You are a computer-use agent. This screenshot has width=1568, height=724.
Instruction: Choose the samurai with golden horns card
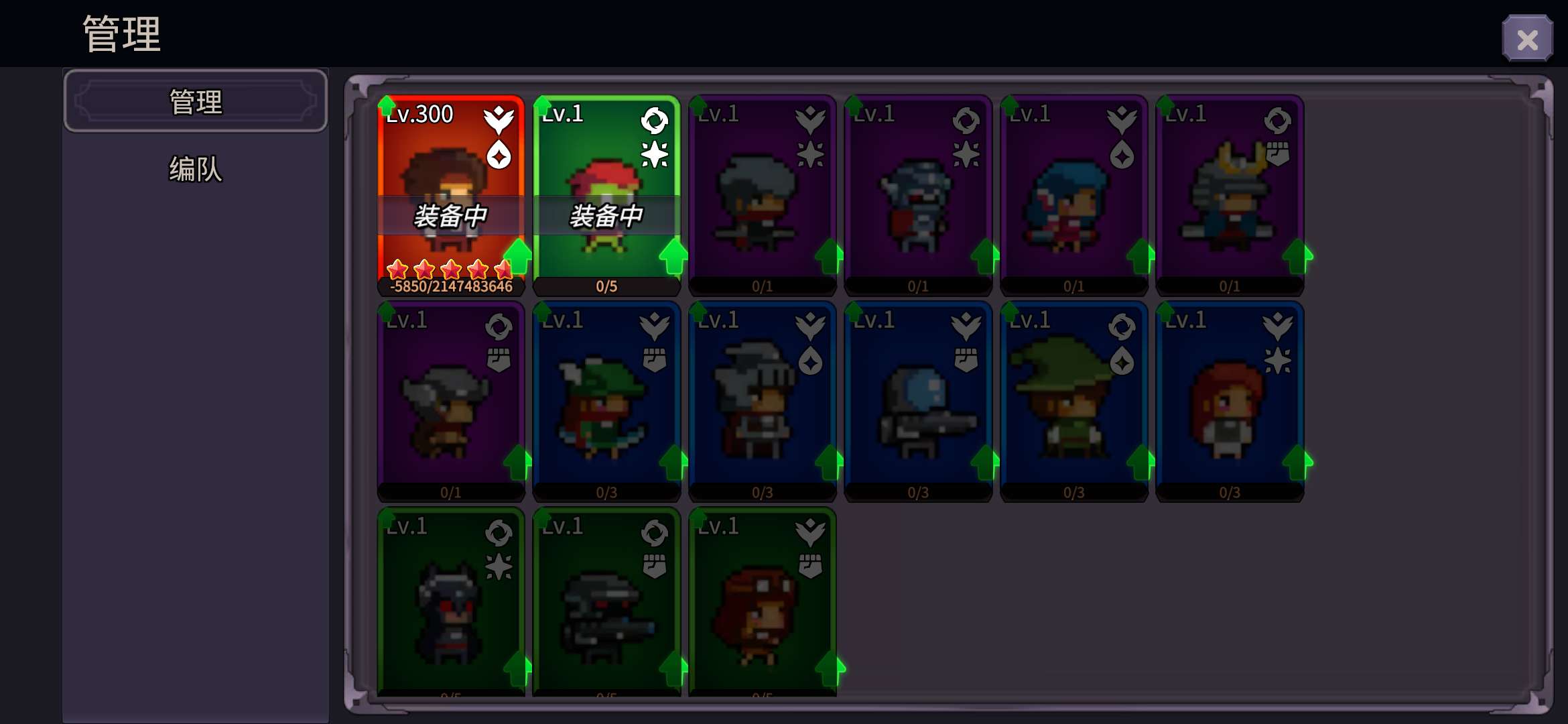(1230, 194)
